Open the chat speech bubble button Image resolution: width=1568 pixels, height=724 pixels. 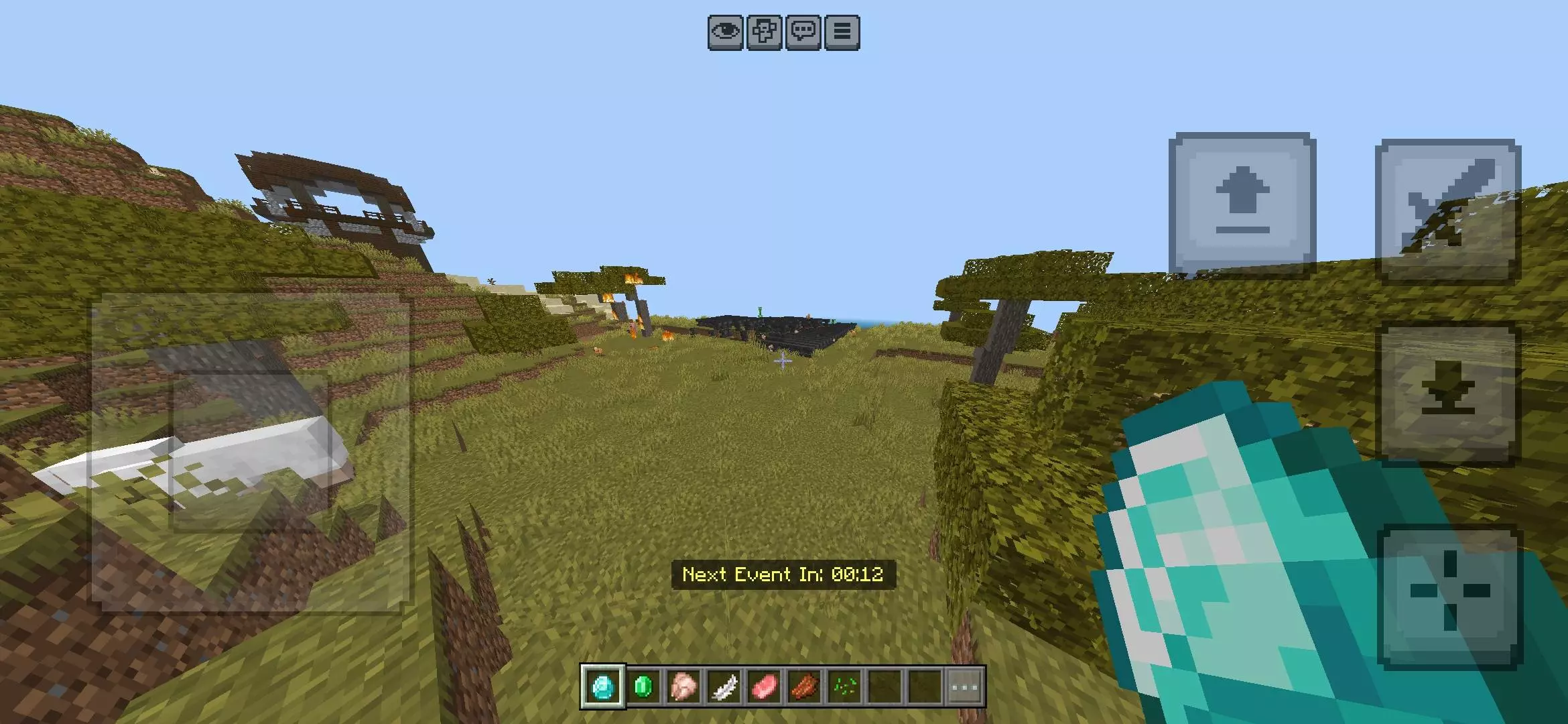803,32
